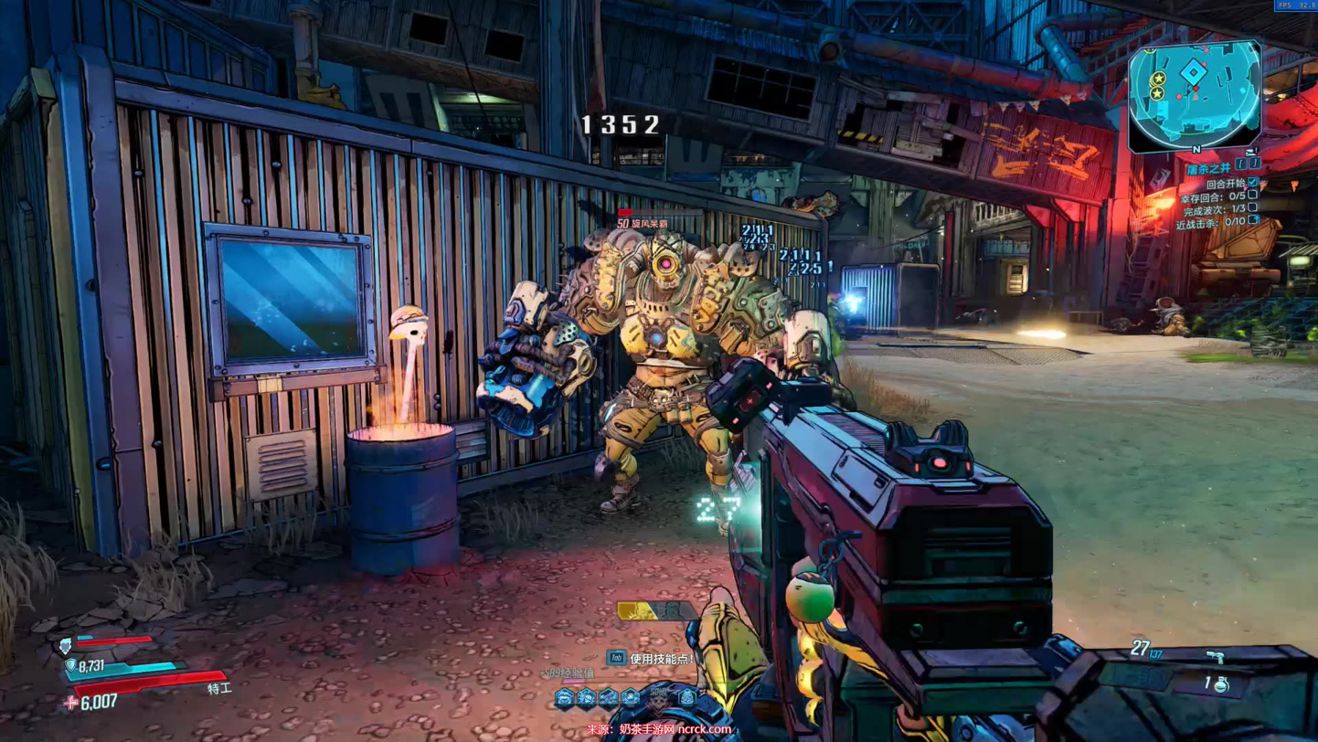
Task: Select the pistol weapon icon
Action: click(x=1215, y=657)
